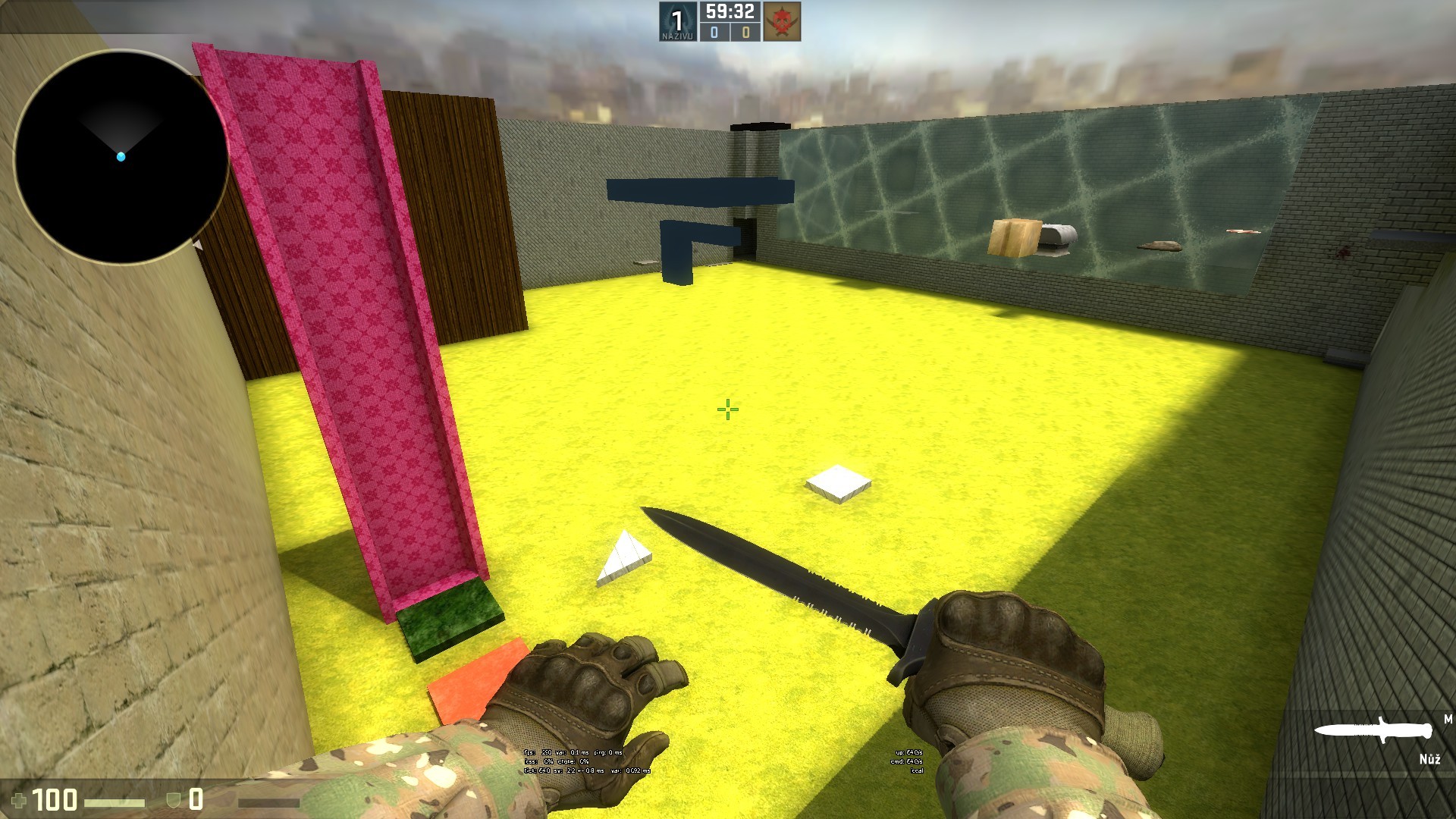Viewport: 1456px width, 819px height.
Task: Click the red skull team emblem icon
Action: pyautogui.click(x=783, y=20)
